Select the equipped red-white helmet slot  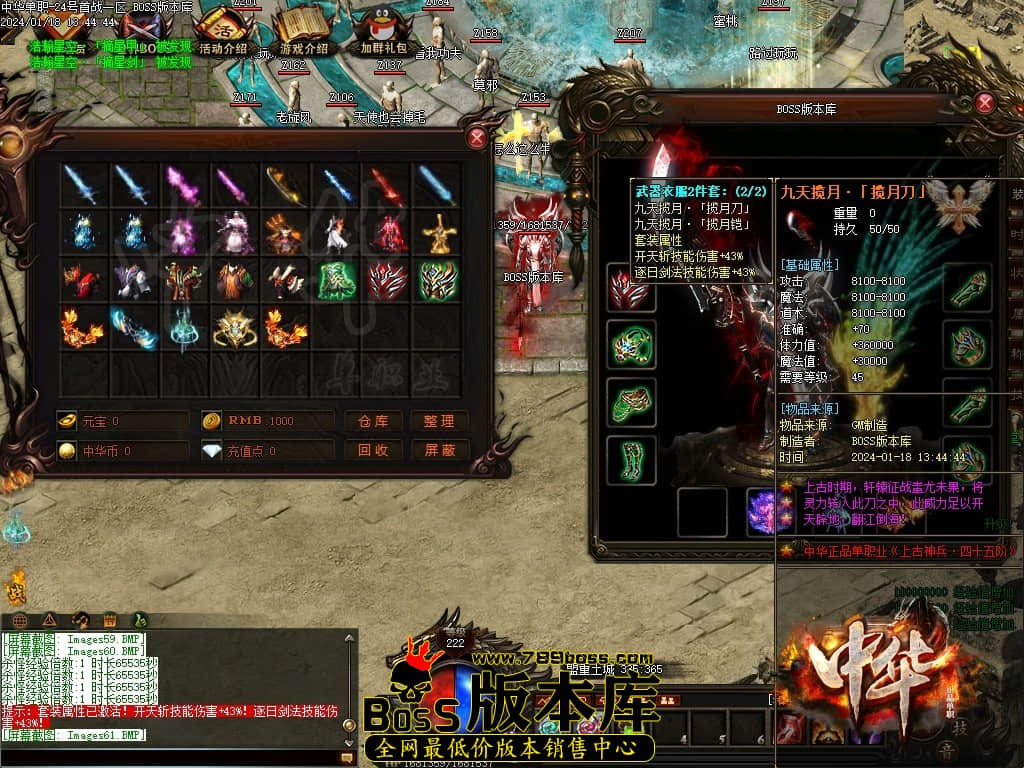pyautogui.click(x=631, y=288)
